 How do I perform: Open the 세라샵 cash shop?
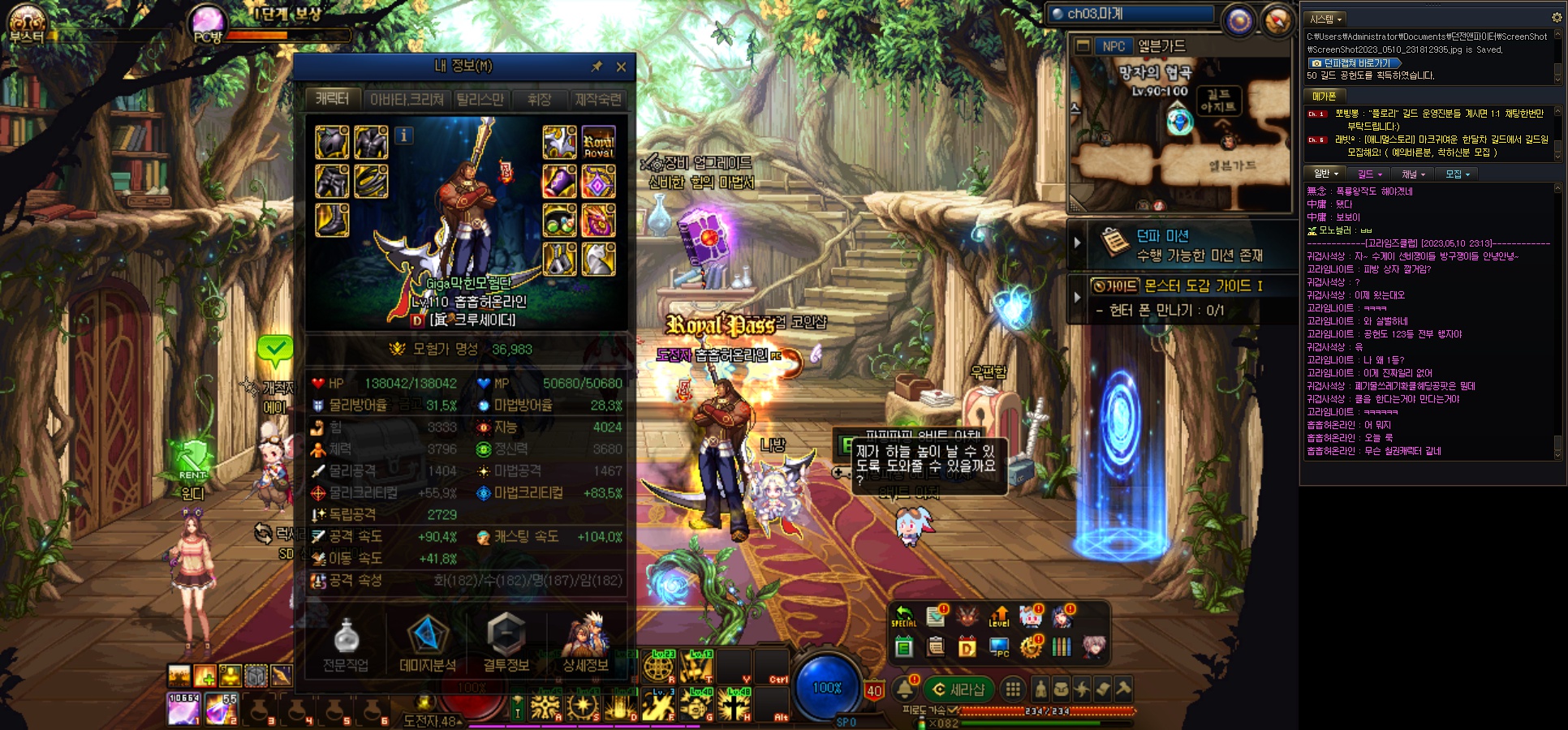coord(958,689)
